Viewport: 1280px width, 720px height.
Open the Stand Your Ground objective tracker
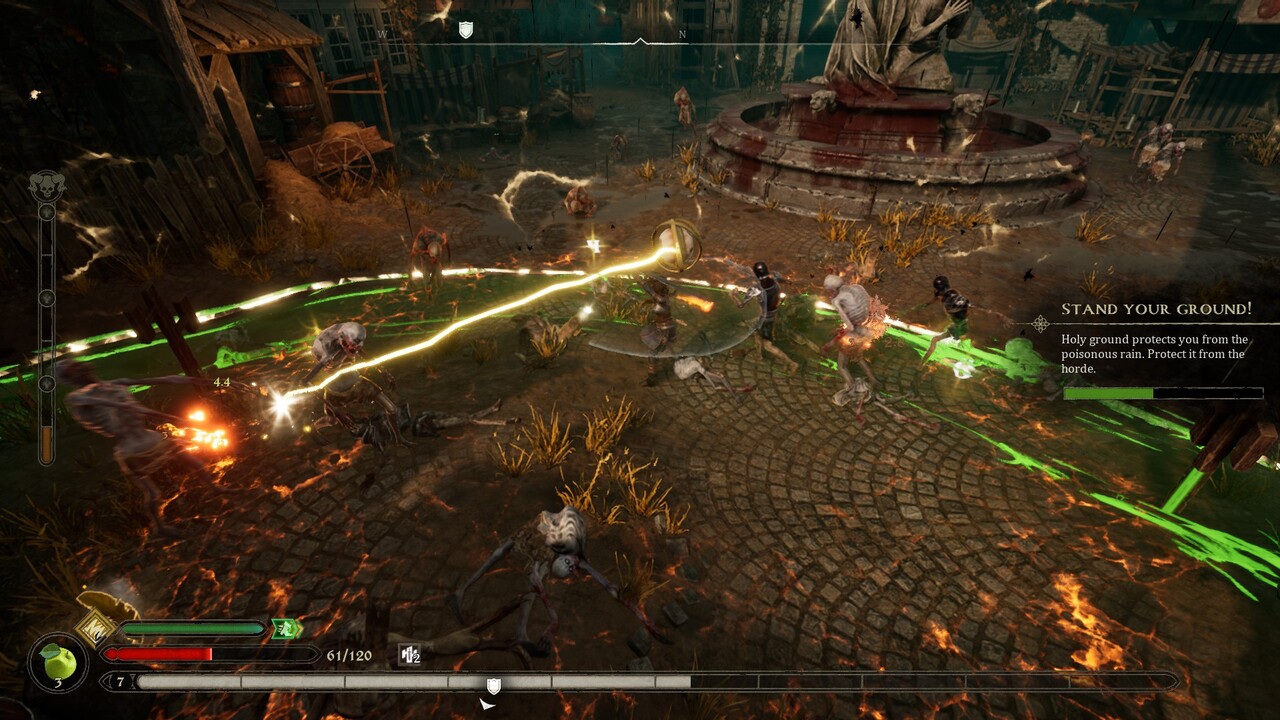(1155, 310)
